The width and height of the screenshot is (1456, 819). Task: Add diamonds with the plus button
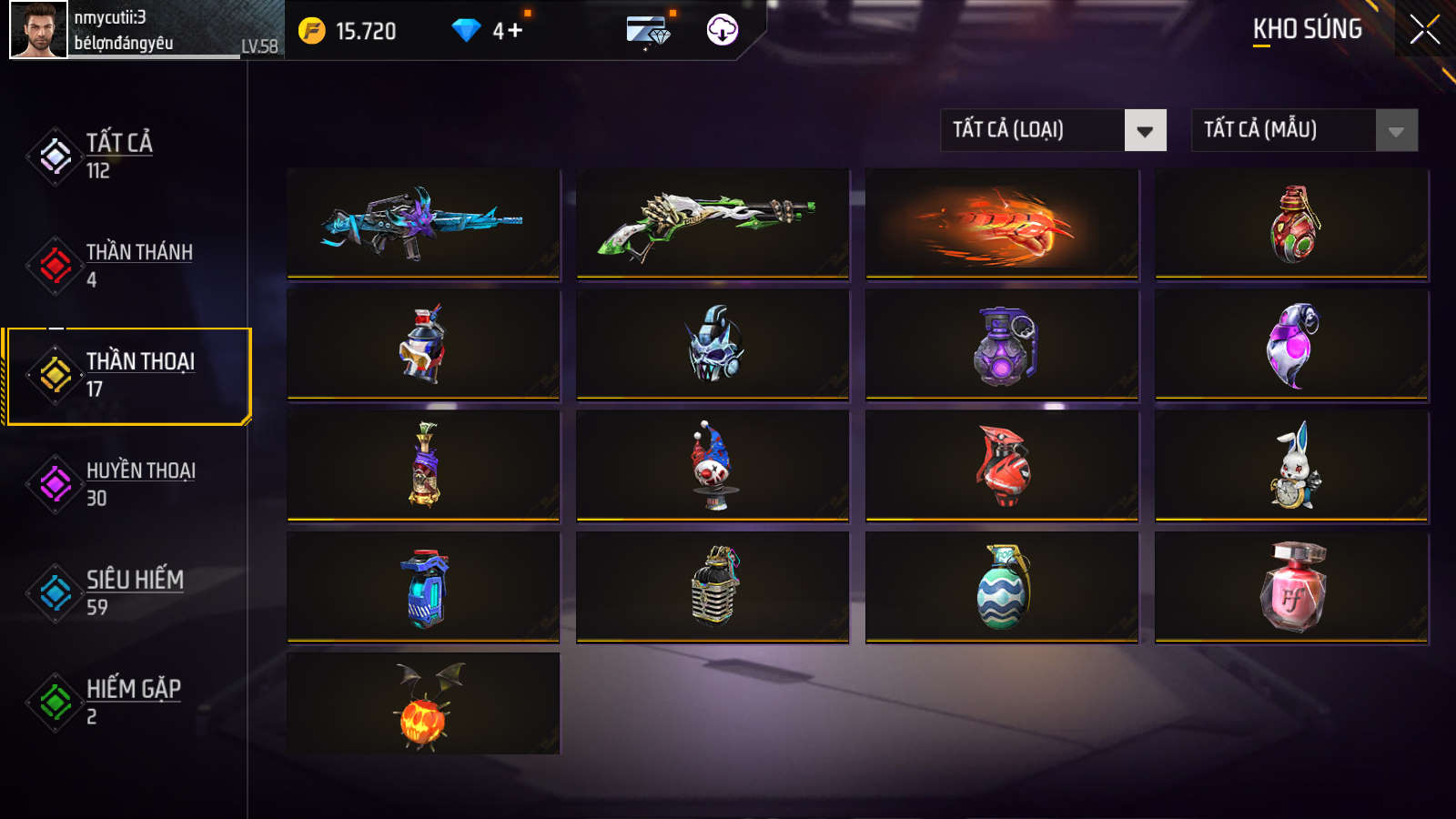[515, 31]
